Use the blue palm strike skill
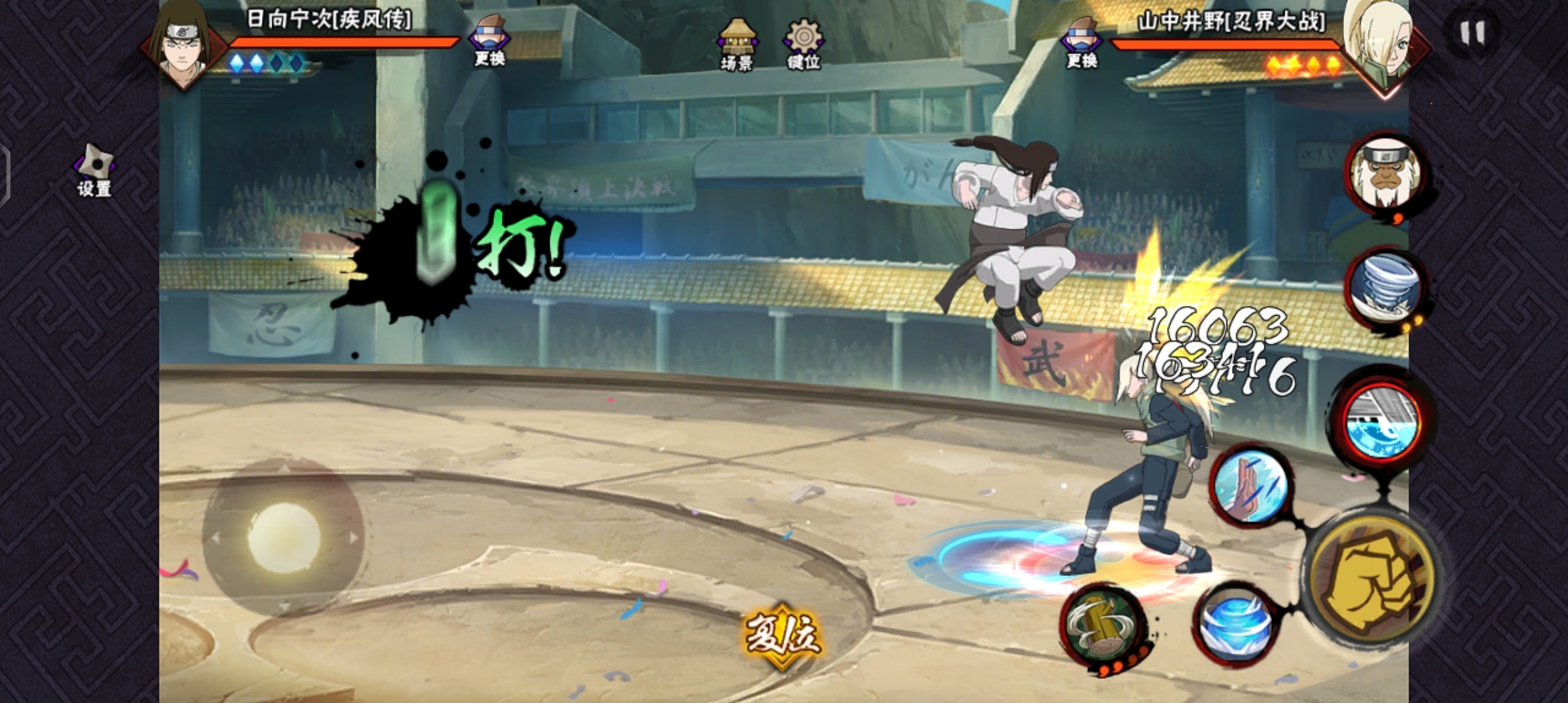 point(1250,486)
